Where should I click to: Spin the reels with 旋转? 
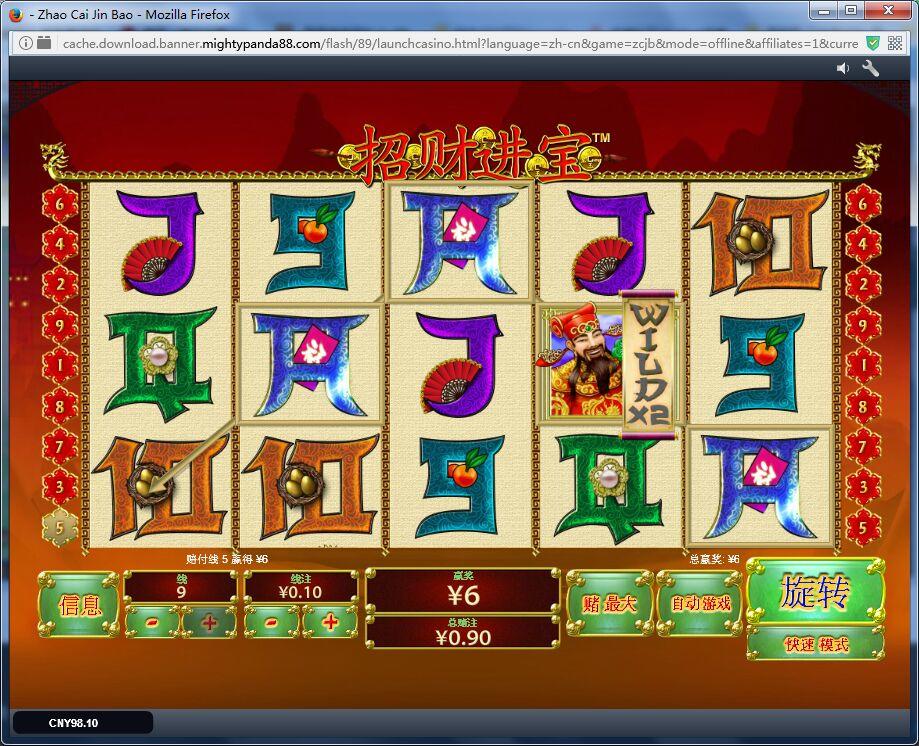point(815,592)
